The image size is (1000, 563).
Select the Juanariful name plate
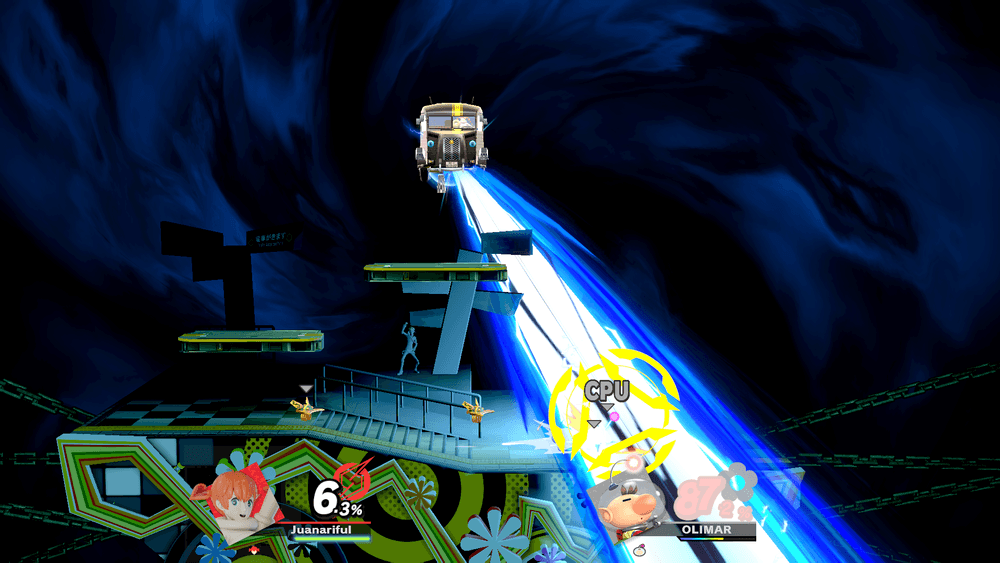click(x=321, y=529)
